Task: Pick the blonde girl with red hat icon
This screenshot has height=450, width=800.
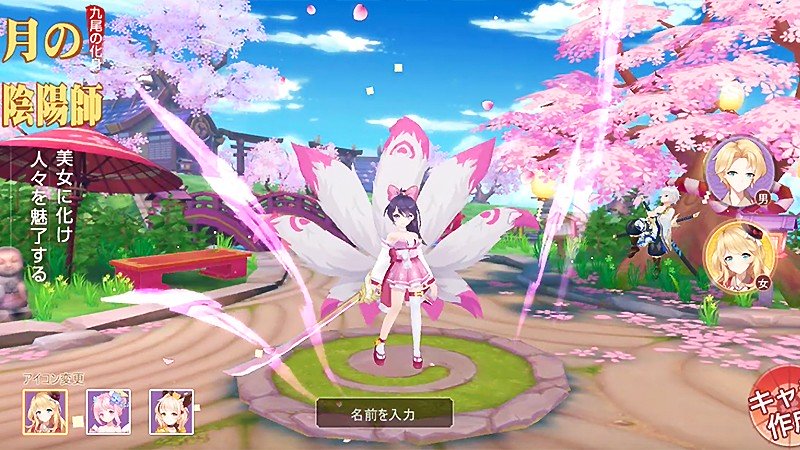Action: (x=45, y=412)
